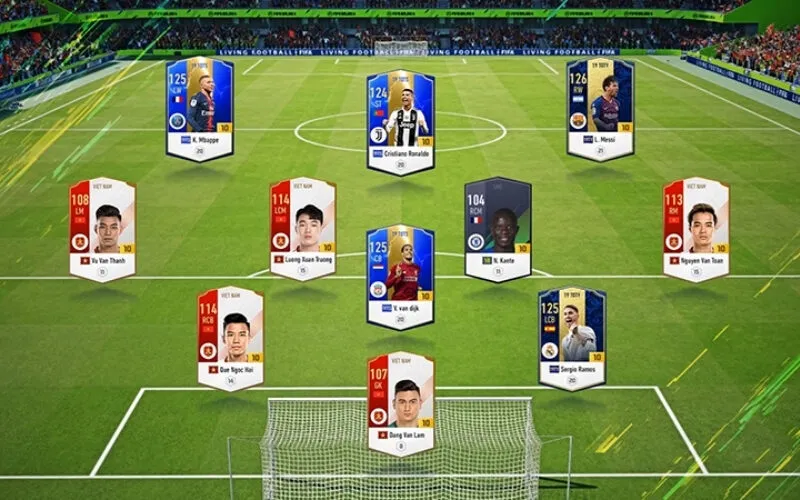Viewport: 800px width, 500px height.
Task: Choose the Cristiano Ronaldo striker card
Action: click(x=400, y=120)
